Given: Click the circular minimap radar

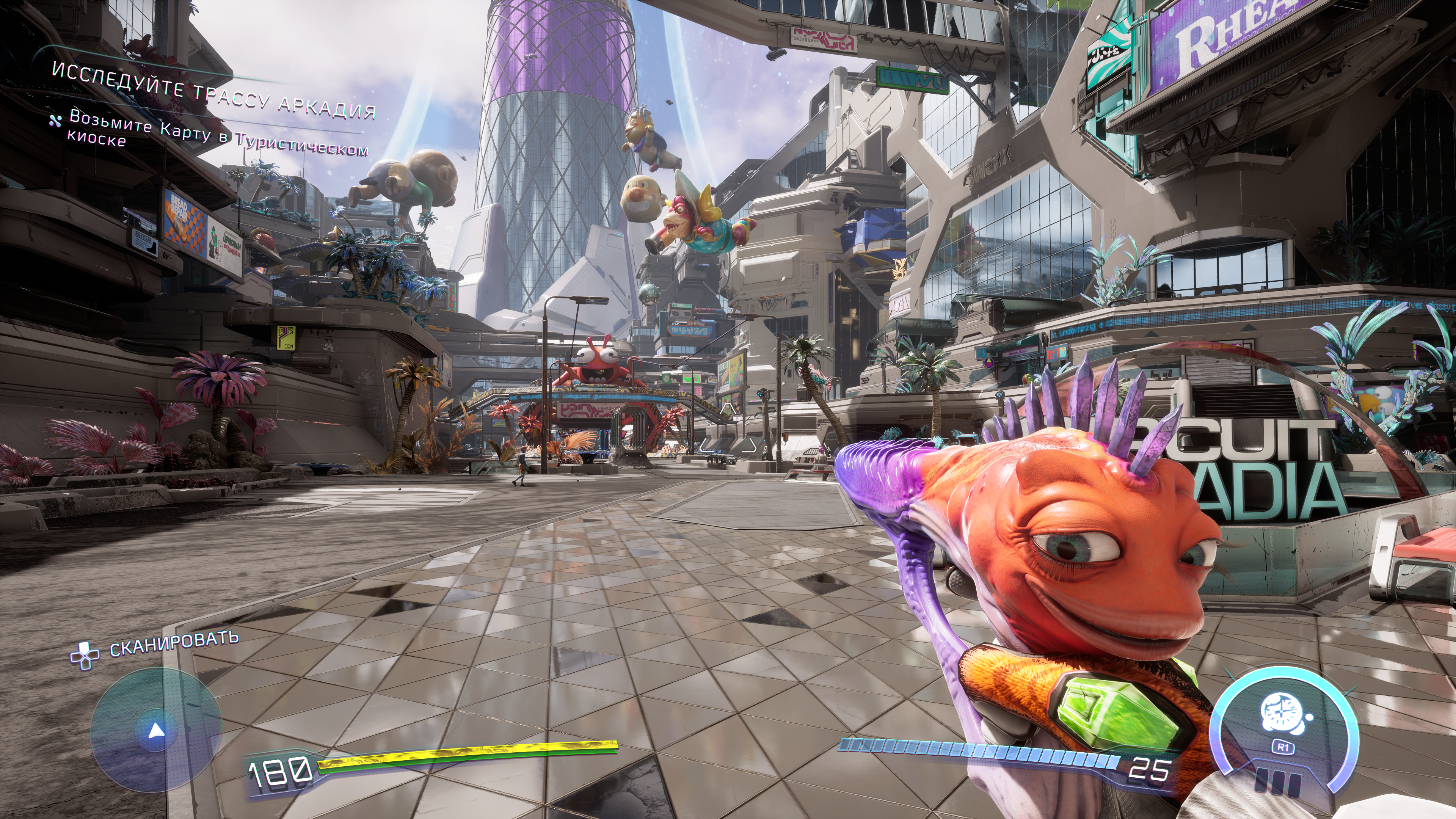Looking at the screenshot, I should [155, 729].
